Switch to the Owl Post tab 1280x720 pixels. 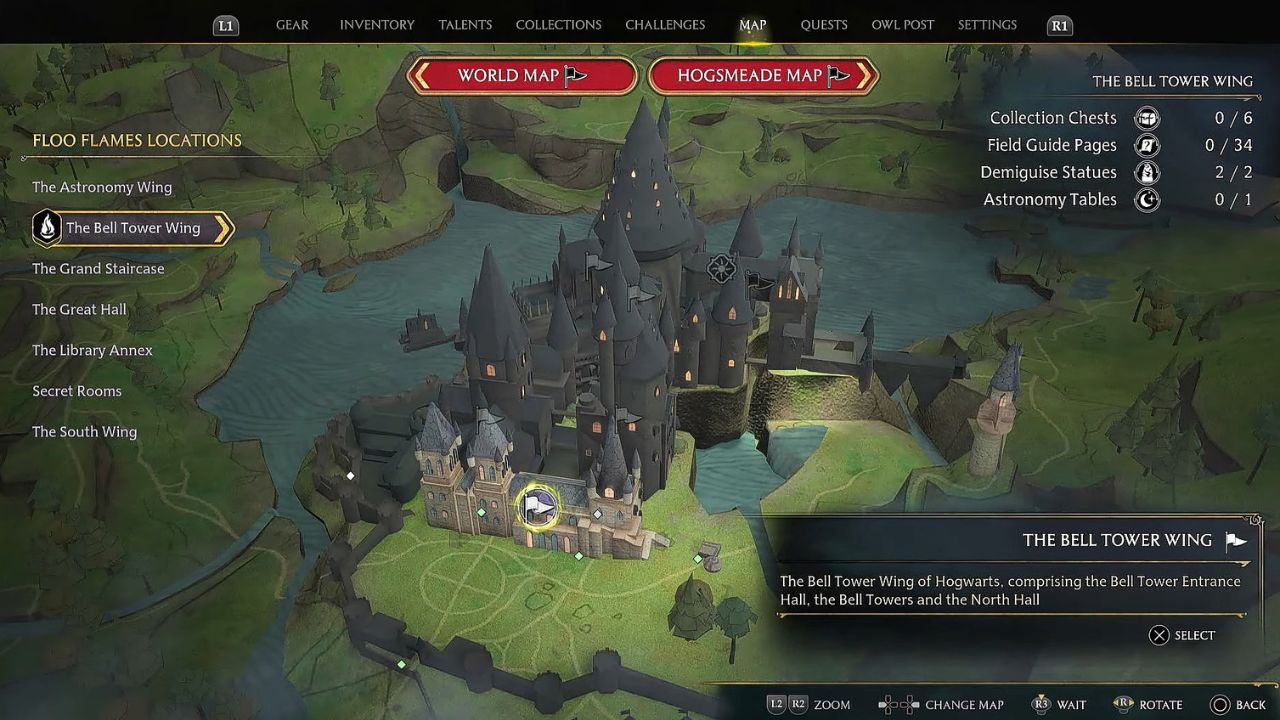click(902, 25)
